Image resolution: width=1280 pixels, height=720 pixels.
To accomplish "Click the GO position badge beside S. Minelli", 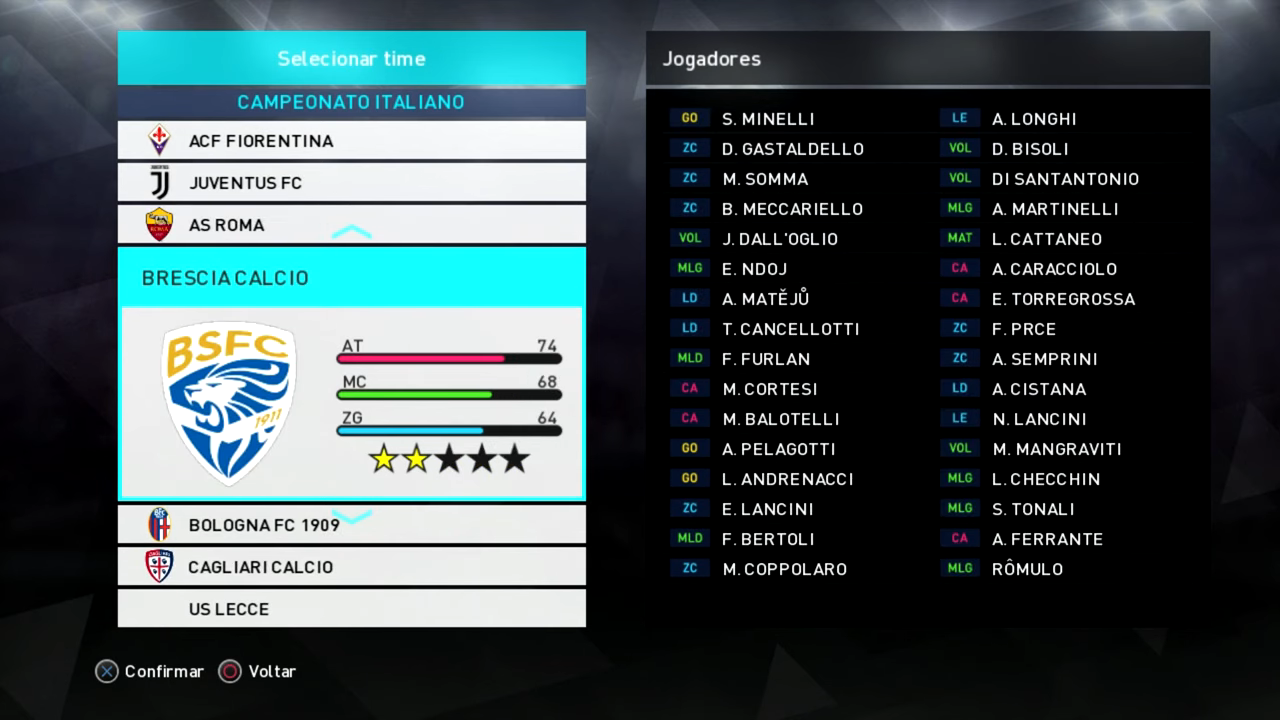I will point(690,118).
